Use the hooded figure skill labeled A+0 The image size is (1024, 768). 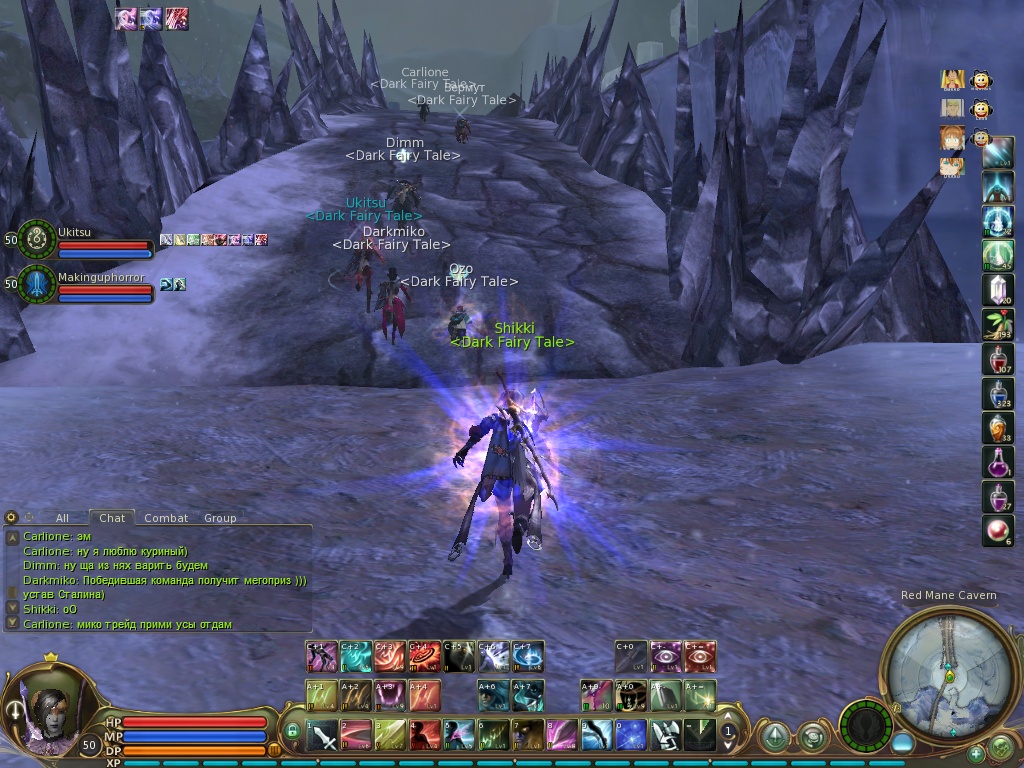630,695
